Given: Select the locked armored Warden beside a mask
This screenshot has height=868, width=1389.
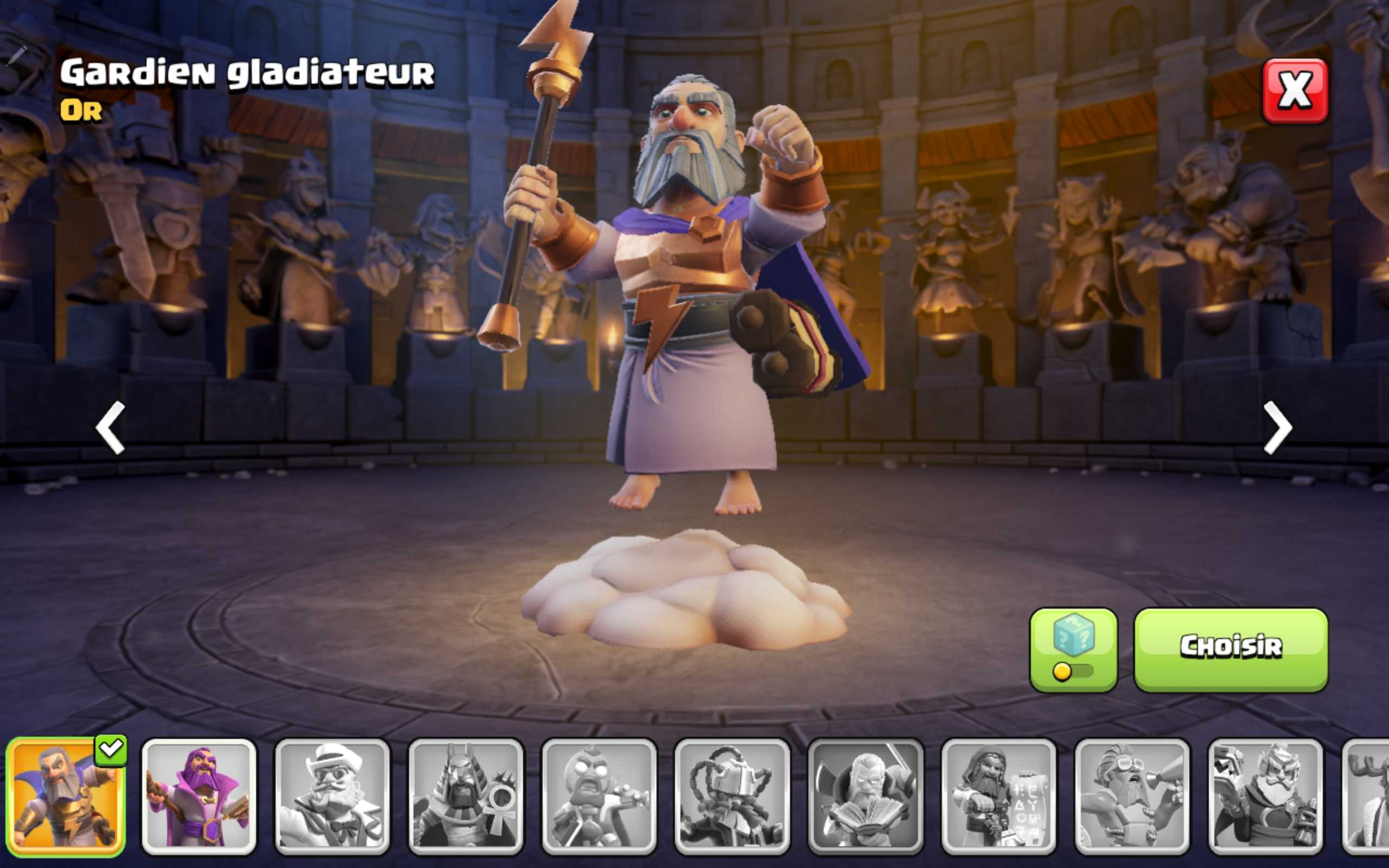Looking at the screenshot, I should point(1265,796).
